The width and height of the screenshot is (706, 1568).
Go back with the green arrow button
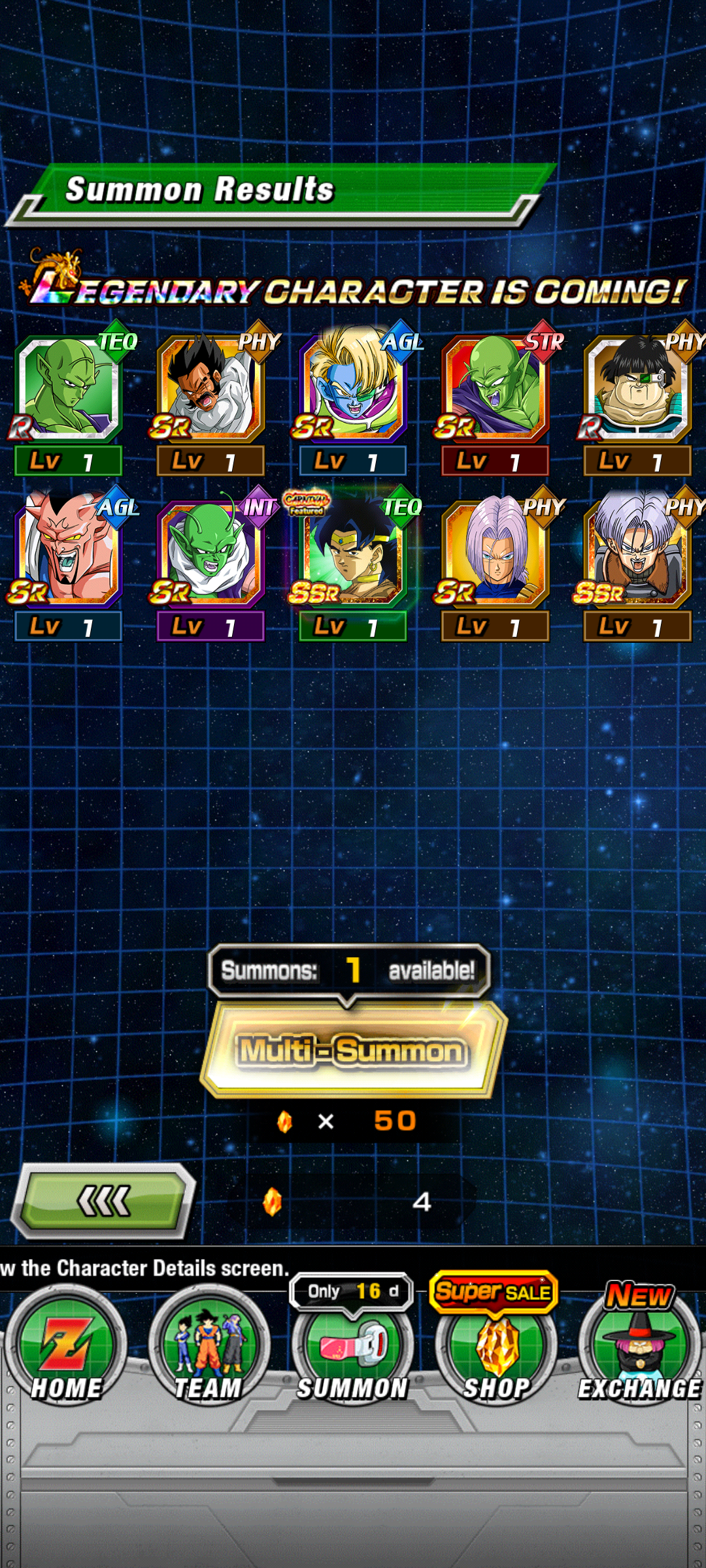pos(105,1201)
